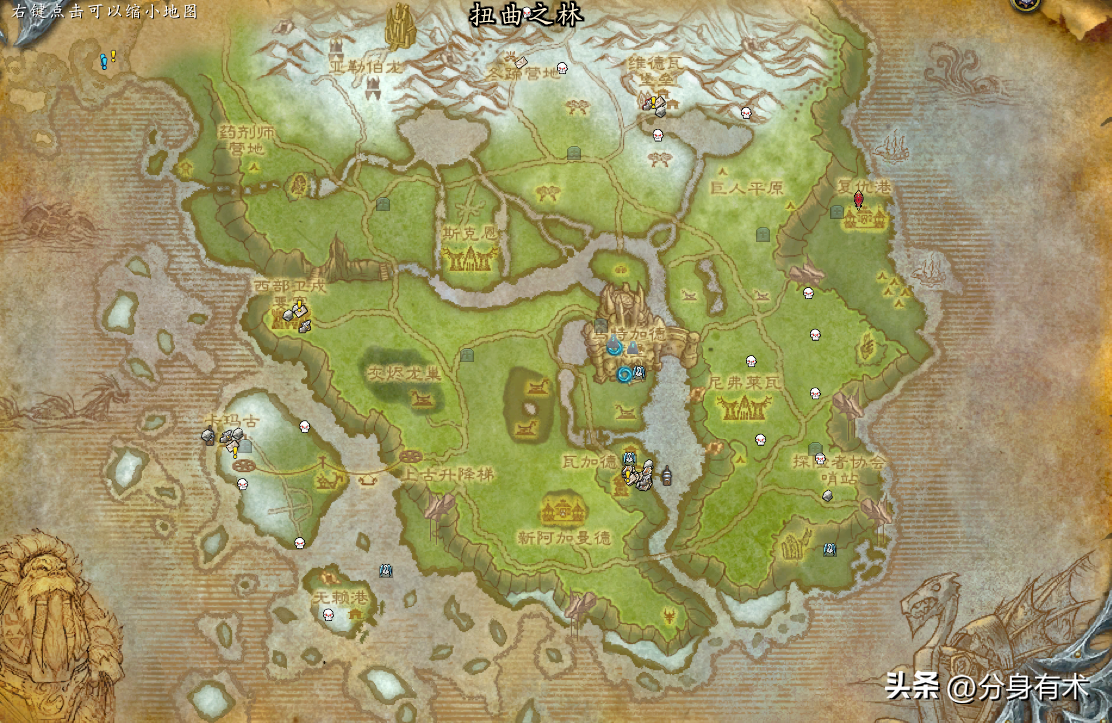This screenshot has width=1112, height=723.
Task: Select the skull marker on 探险者协会哨站
Action: point(821,458)
